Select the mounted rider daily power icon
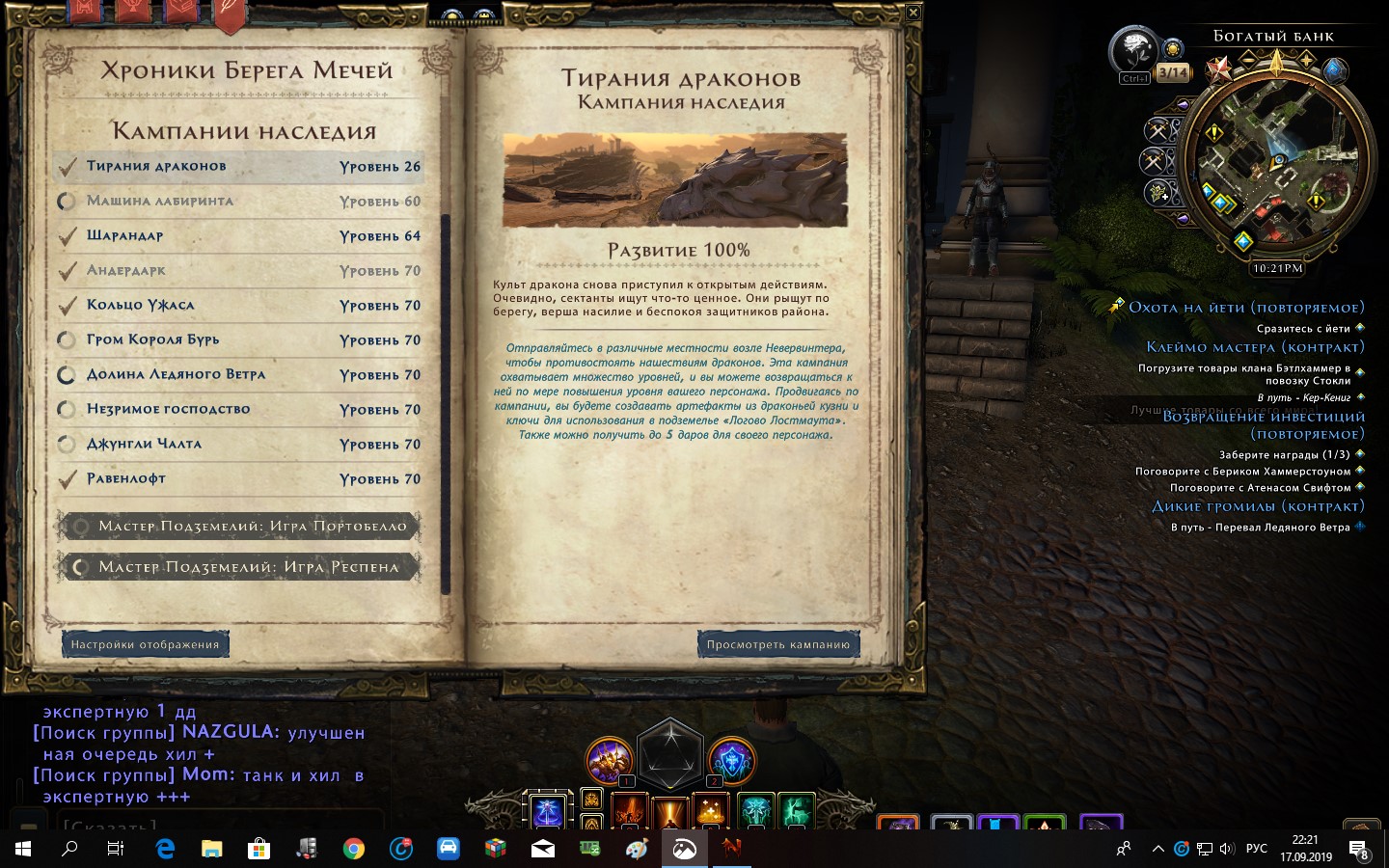Image resolution: width=1389 pixels, height=868 pixels. coord(609,759)
